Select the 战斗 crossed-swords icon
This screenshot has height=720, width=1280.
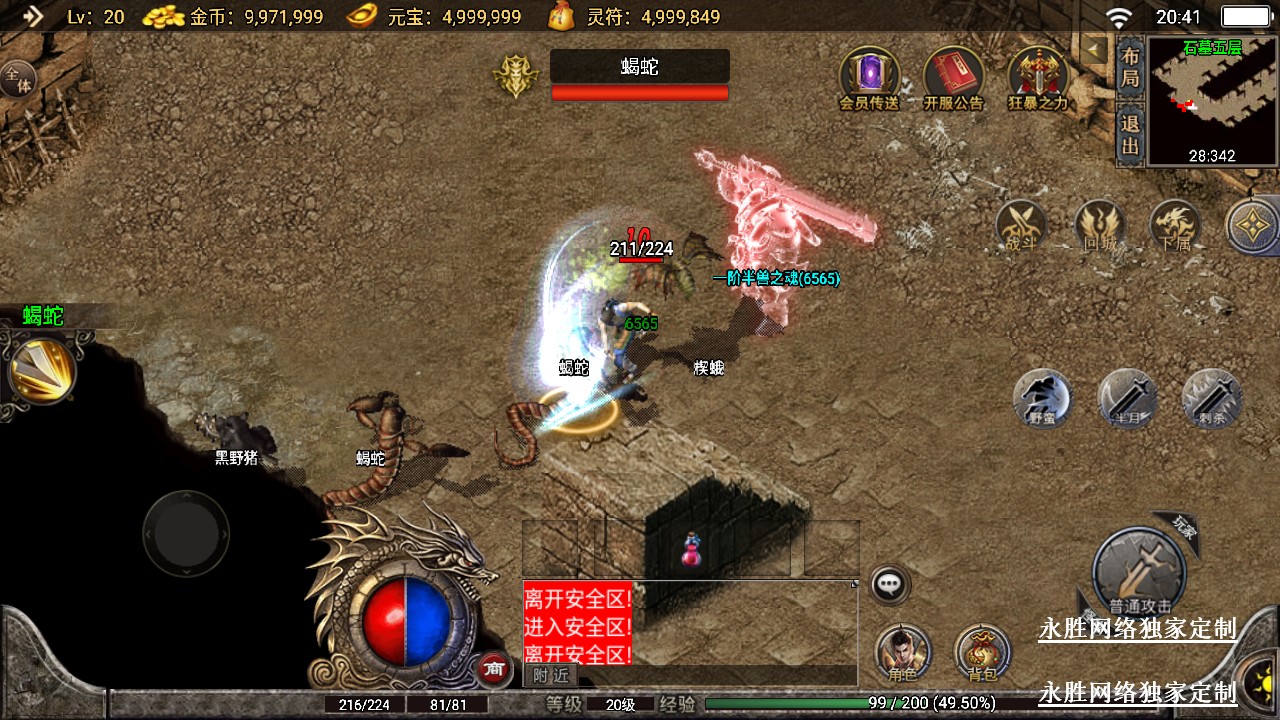(1021, 225)
